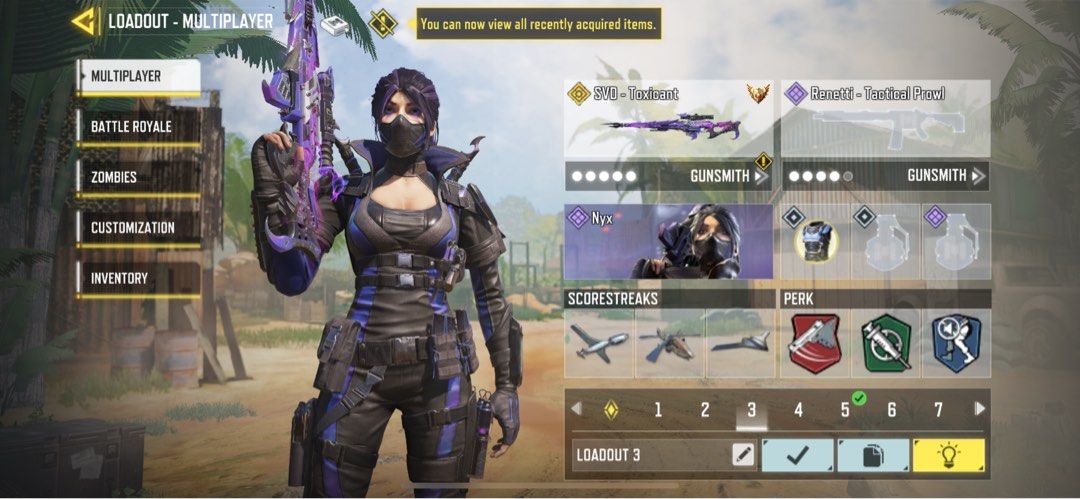Select the blue perk icon

point(955,343)
